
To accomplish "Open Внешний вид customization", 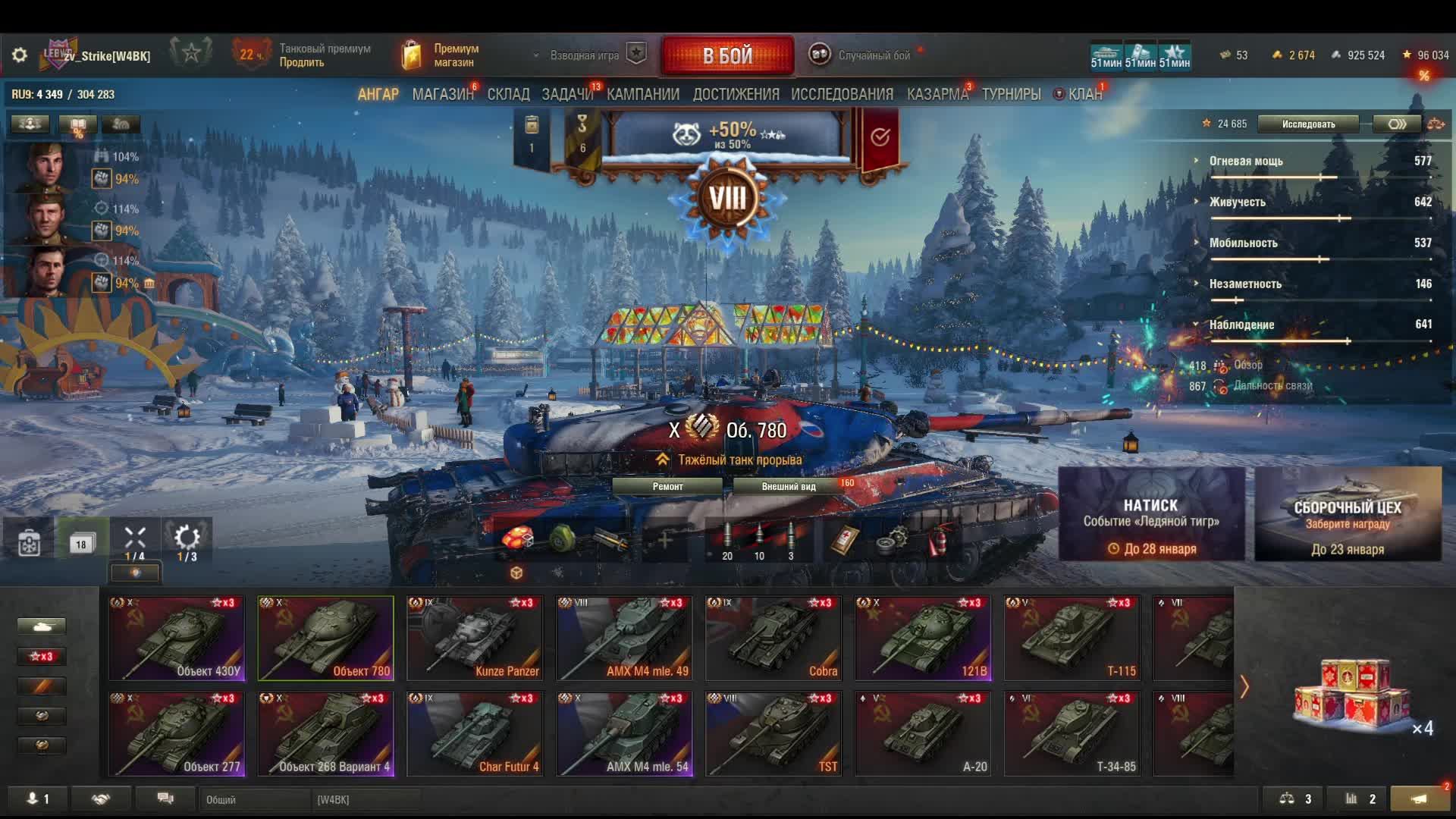I will point(789,487).
